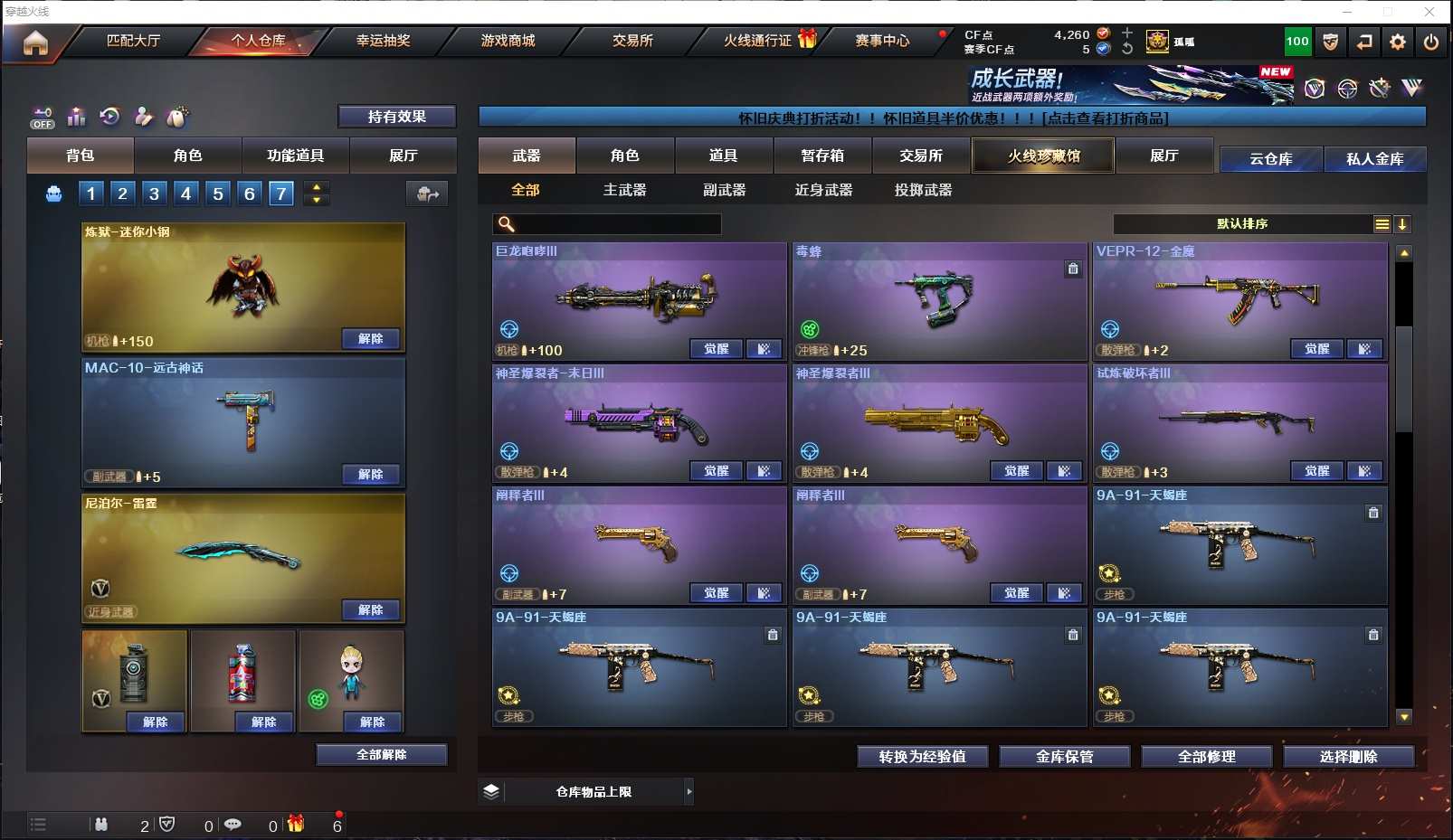This screenshot has height=840, width=1453.
Task: Return to the home screen
Action: [x=35, y=42]
